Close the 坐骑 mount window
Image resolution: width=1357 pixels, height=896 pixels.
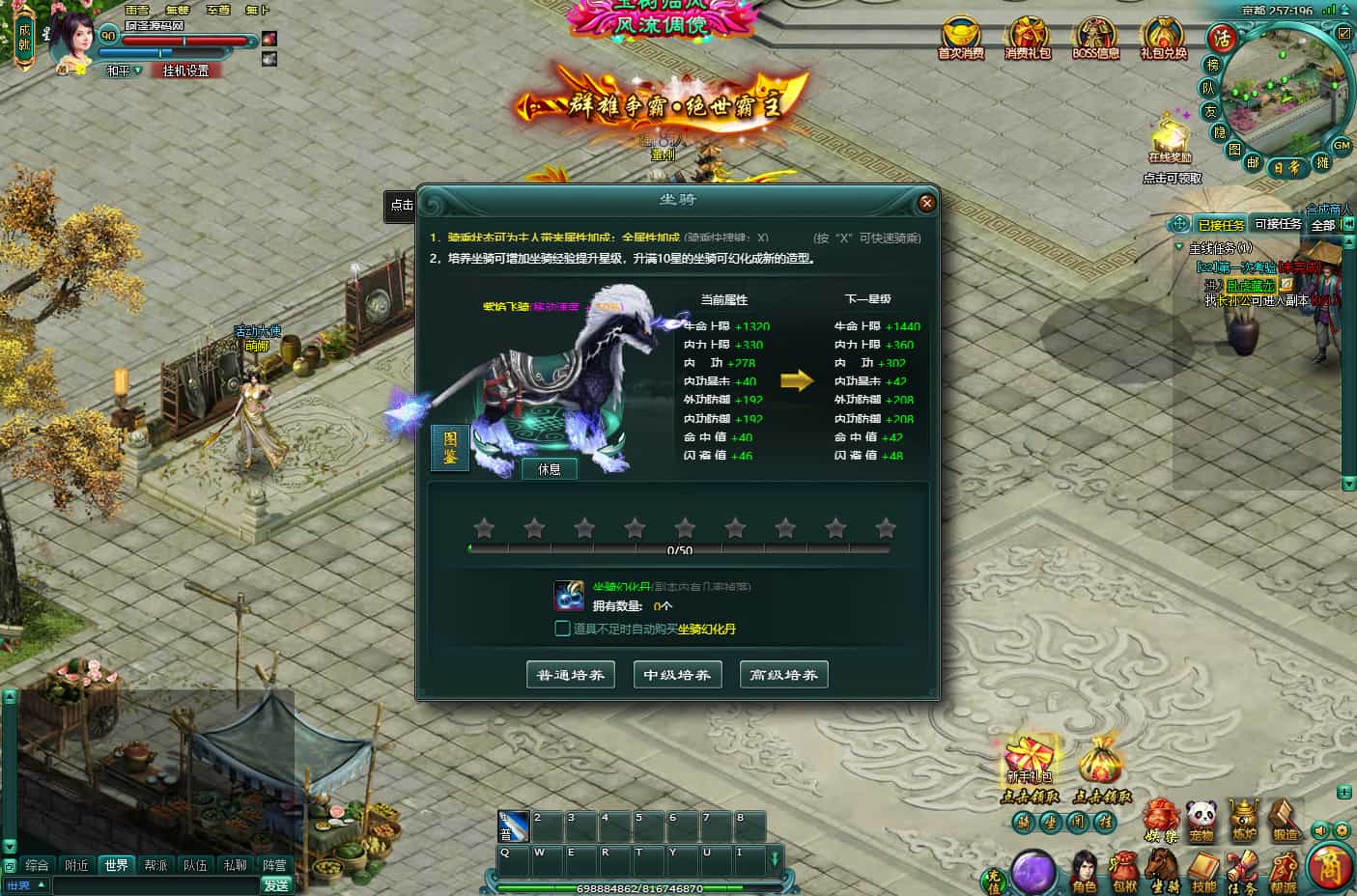[926, 203]
